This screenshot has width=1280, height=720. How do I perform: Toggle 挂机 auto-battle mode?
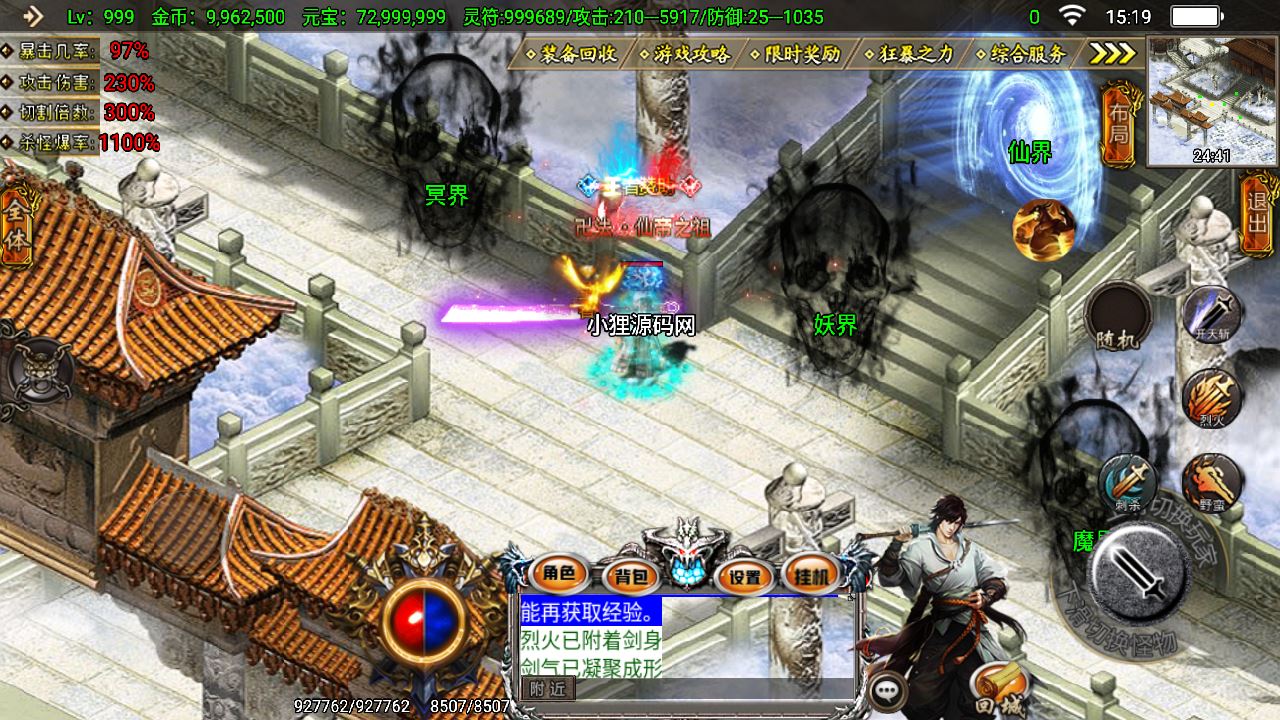click(x=811, y=575)
